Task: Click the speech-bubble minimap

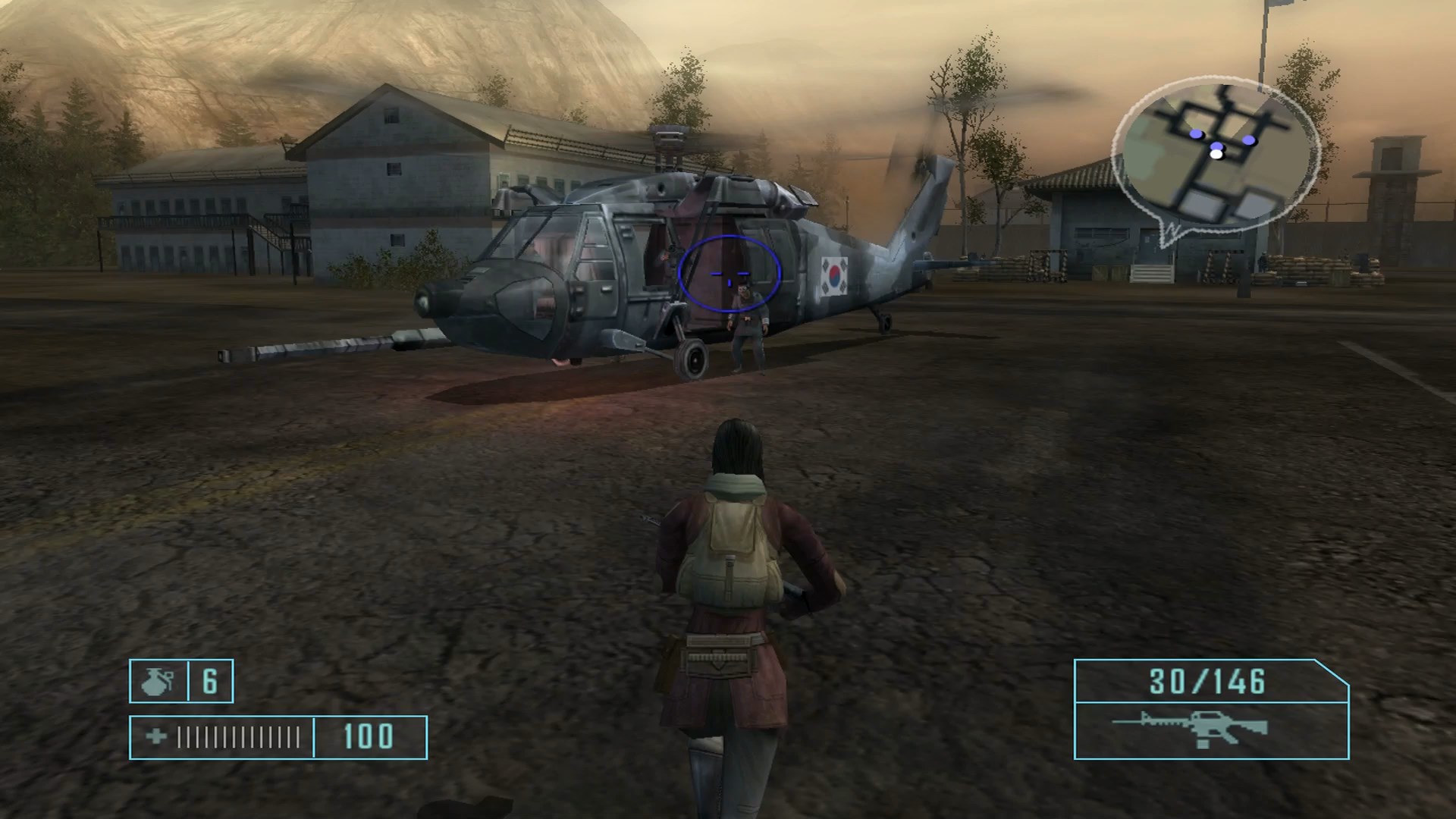Action: (x=1216, y=157)
